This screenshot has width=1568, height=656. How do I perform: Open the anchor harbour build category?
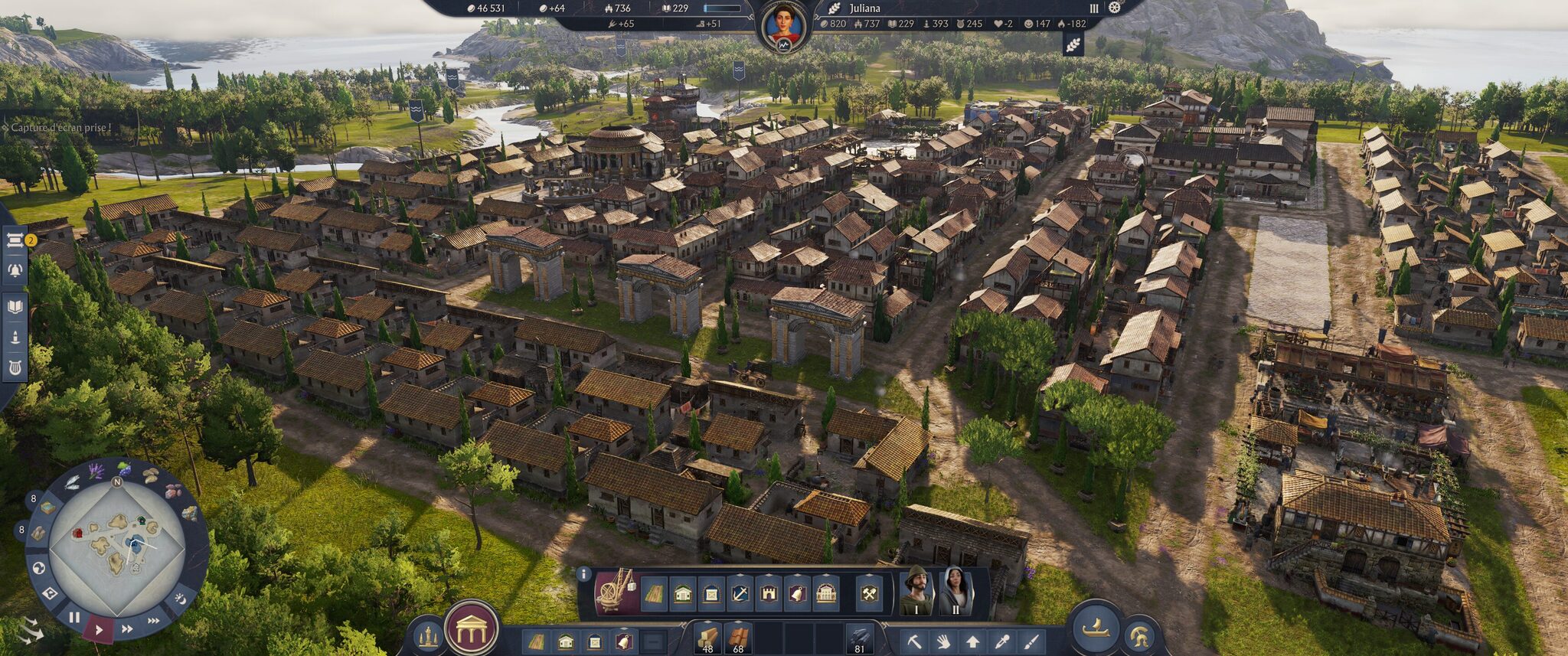tap(740, 594)
